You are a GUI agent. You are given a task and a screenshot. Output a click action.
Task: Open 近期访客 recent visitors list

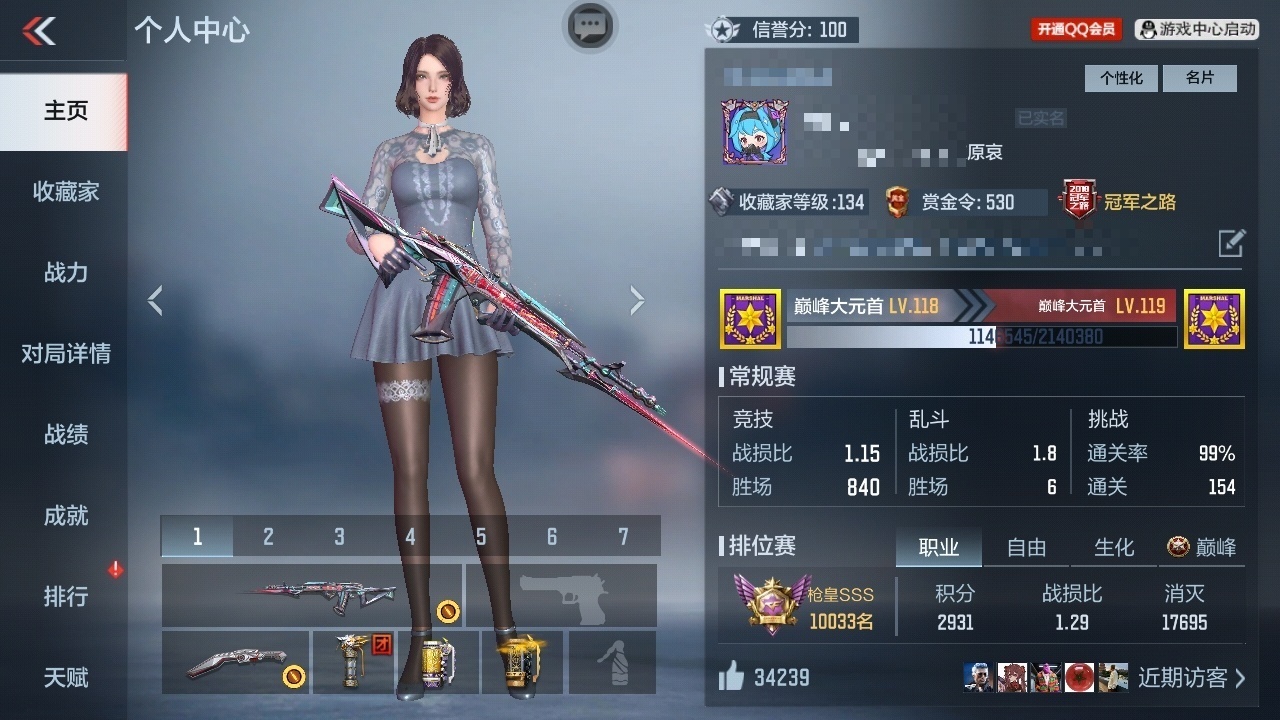click(x=1190, y=678)
